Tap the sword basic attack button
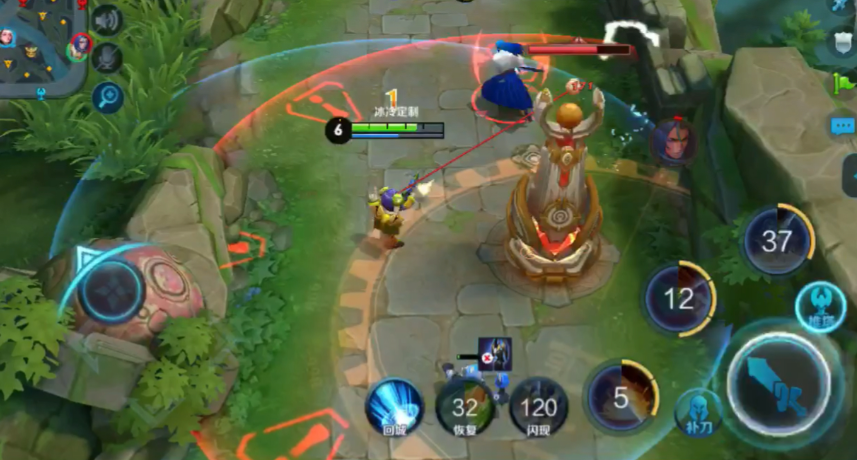The image size is (857, 460). [x=779, y=385]
